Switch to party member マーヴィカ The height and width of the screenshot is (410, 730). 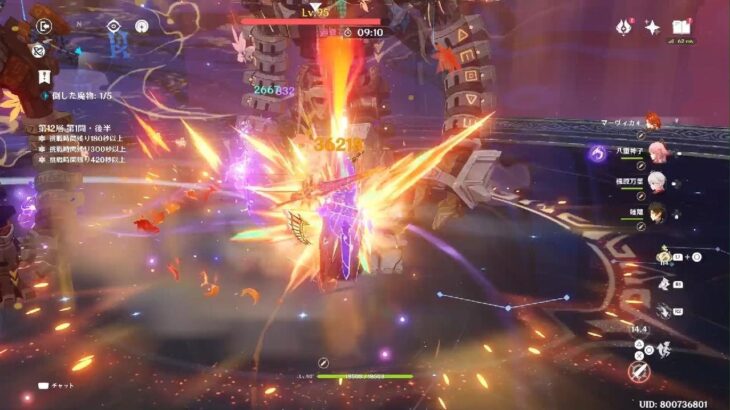651,121
